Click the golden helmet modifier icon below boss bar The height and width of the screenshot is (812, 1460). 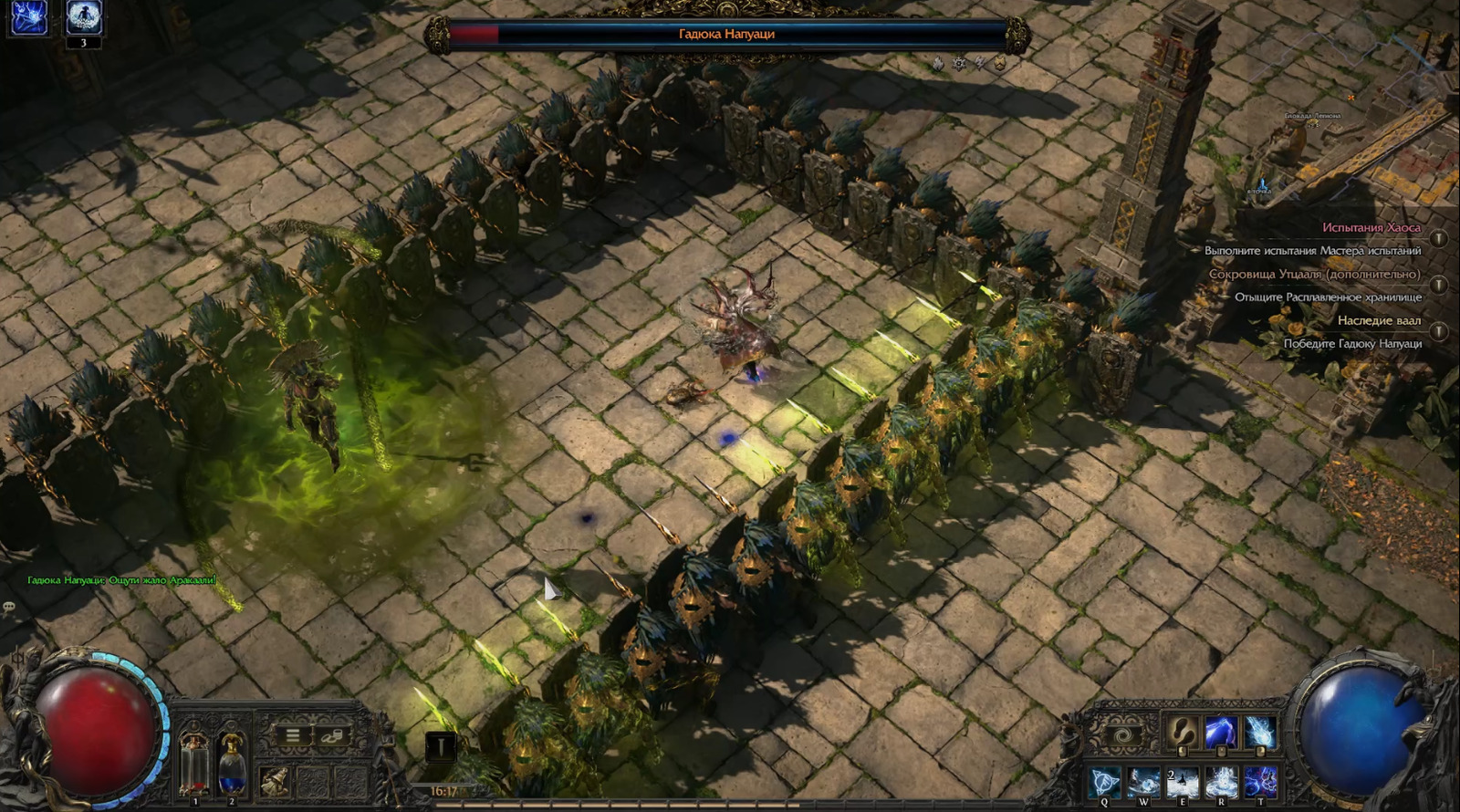[x=1000, y=64]
